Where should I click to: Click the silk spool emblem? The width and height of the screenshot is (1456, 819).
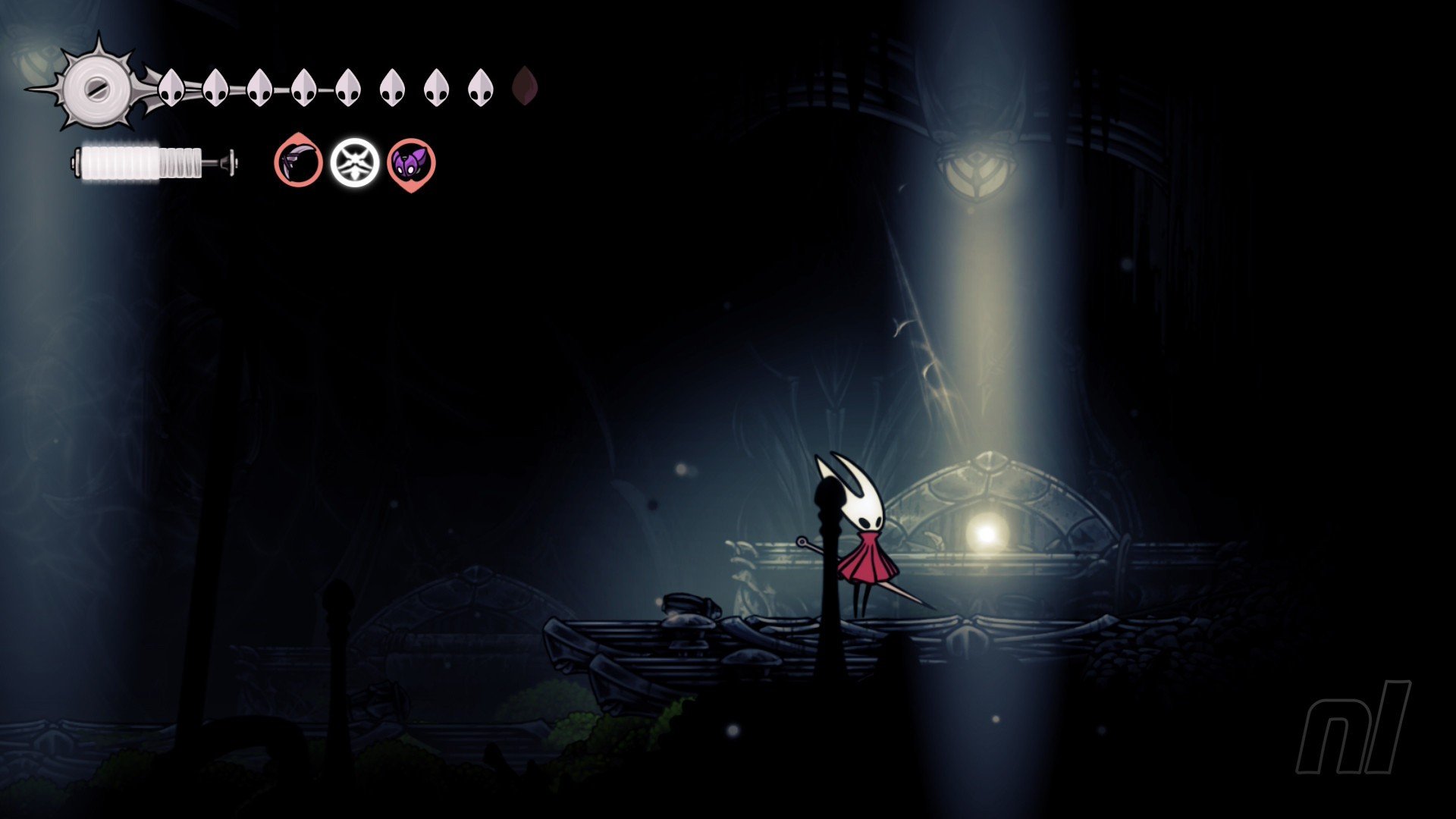pyautogui.click(x=98, y=86)
